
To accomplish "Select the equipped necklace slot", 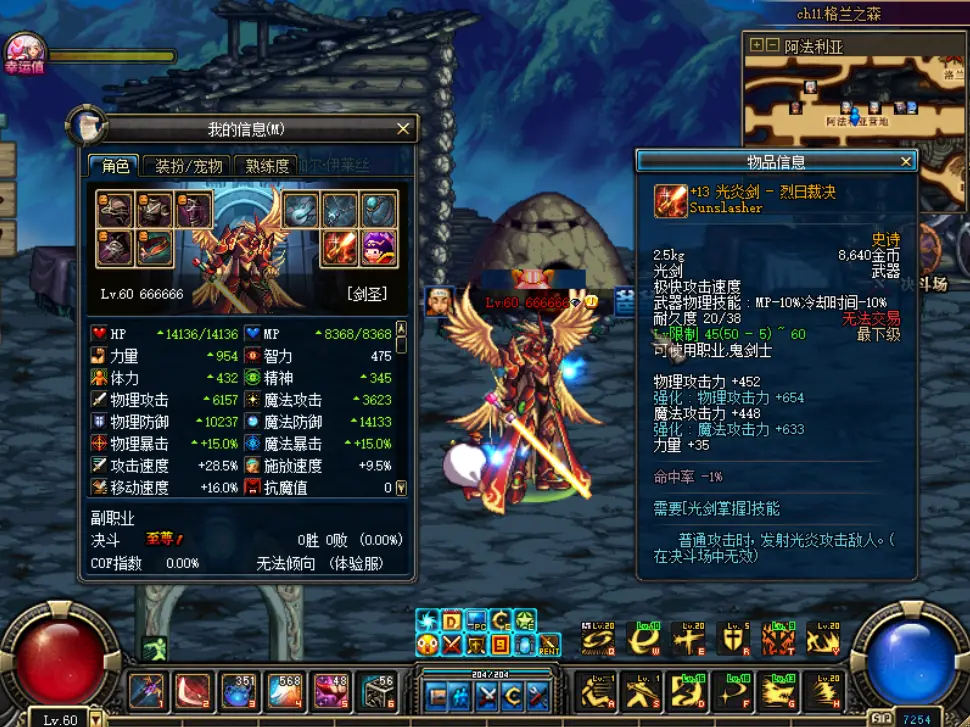I will pyautogui.click(x=339, y=210).
